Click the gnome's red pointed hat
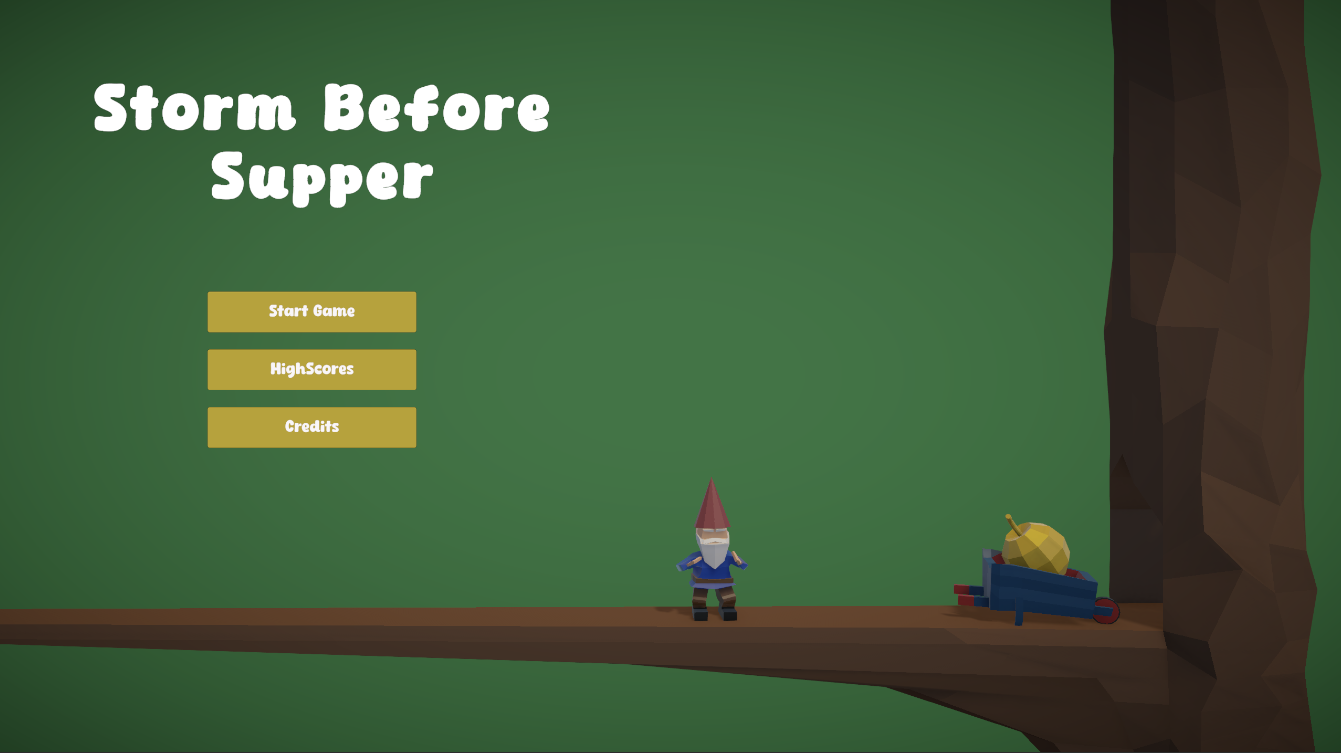This screenshot has height=753, width=1341. pyautogui.click(x=714, y=505)
